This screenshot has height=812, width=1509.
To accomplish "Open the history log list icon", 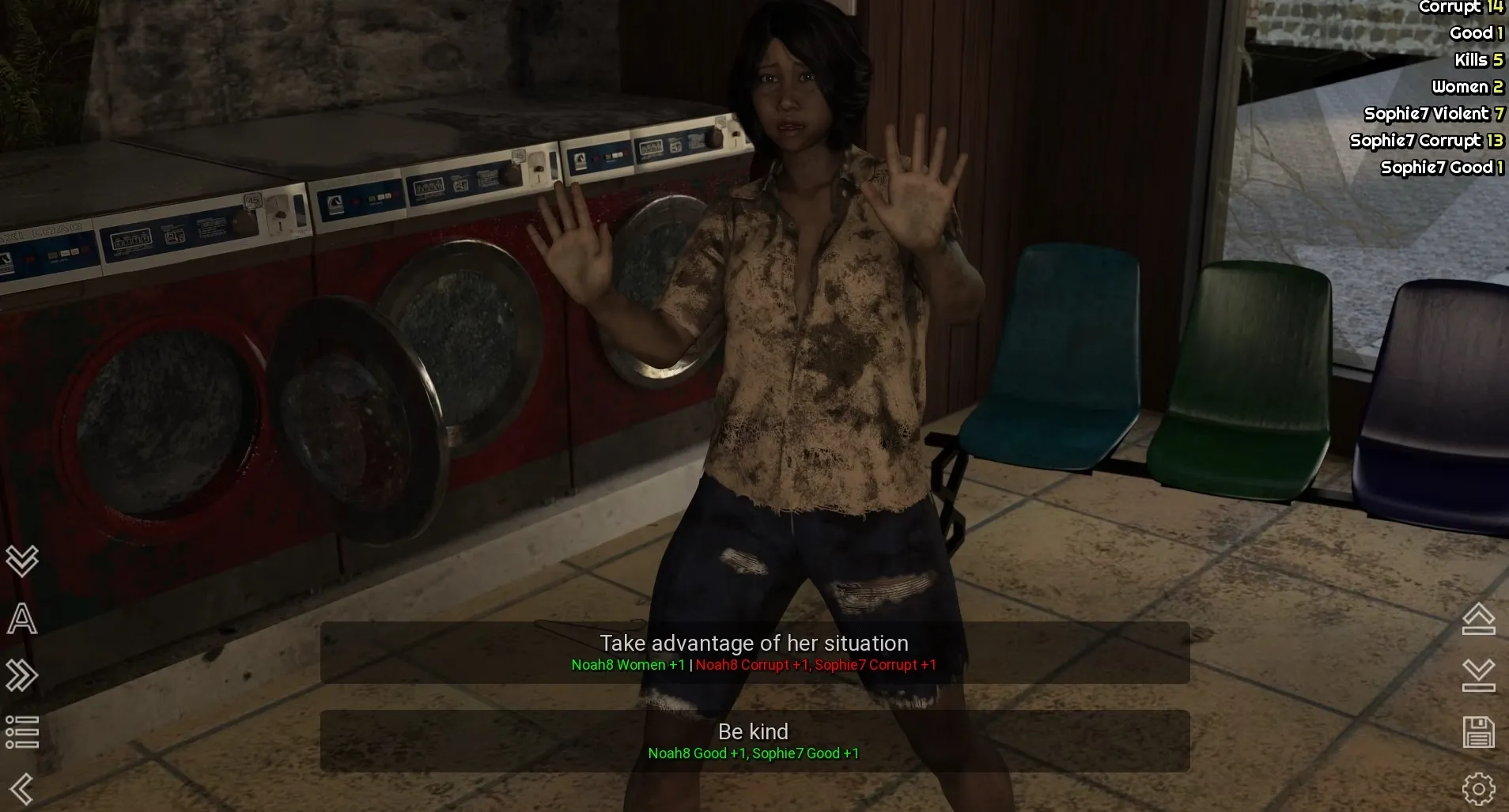I will (22, 732).
